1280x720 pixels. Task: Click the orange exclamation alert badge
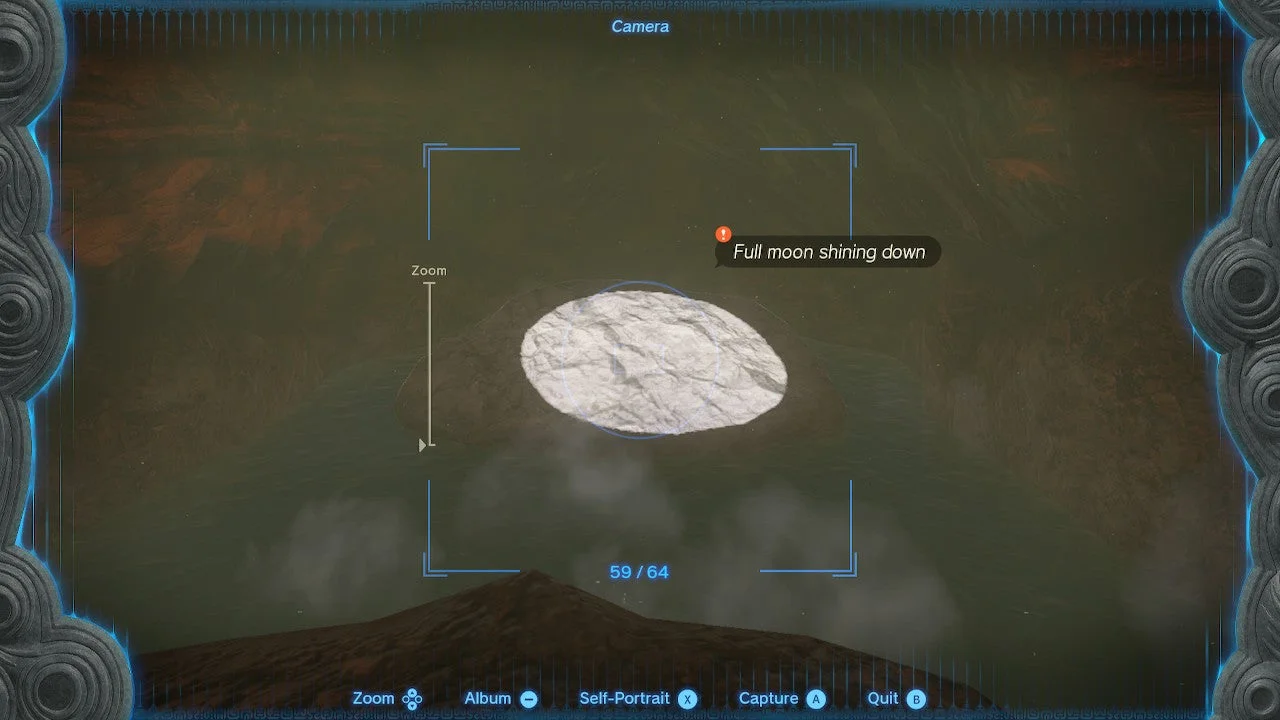point(723,233)
